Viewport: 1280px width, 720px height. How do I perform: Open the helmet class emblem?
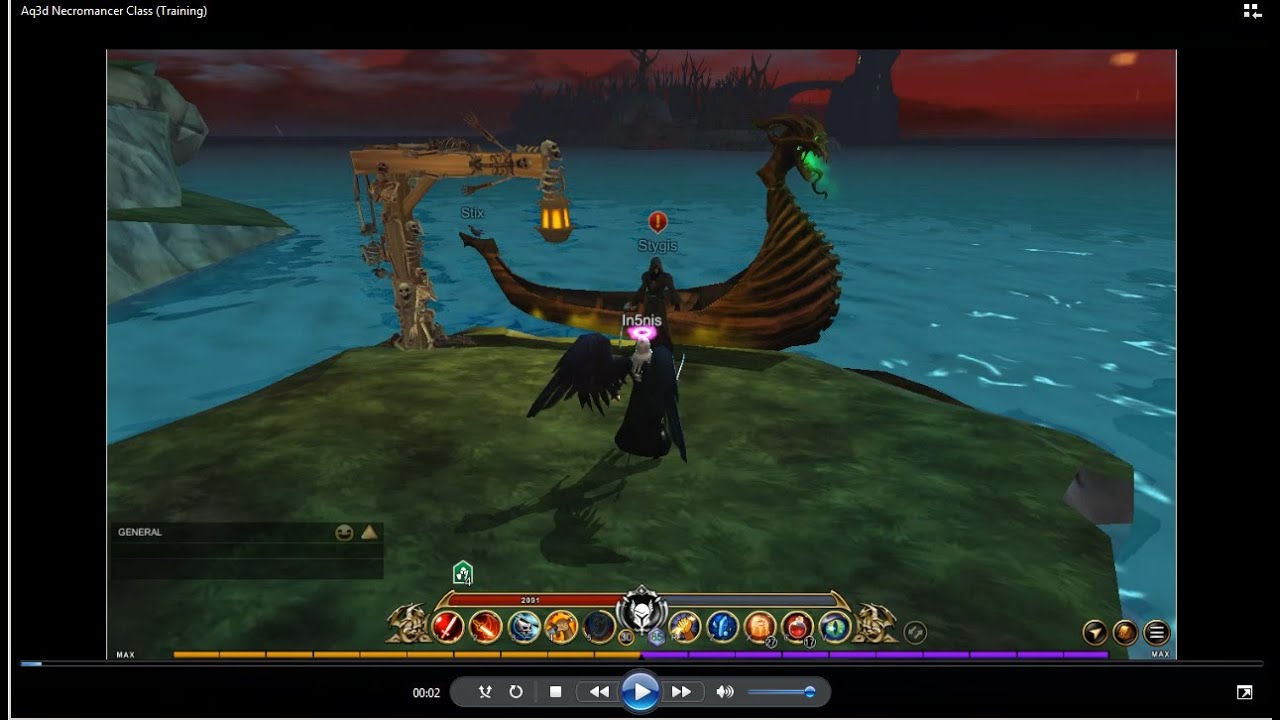coord(640,611)
